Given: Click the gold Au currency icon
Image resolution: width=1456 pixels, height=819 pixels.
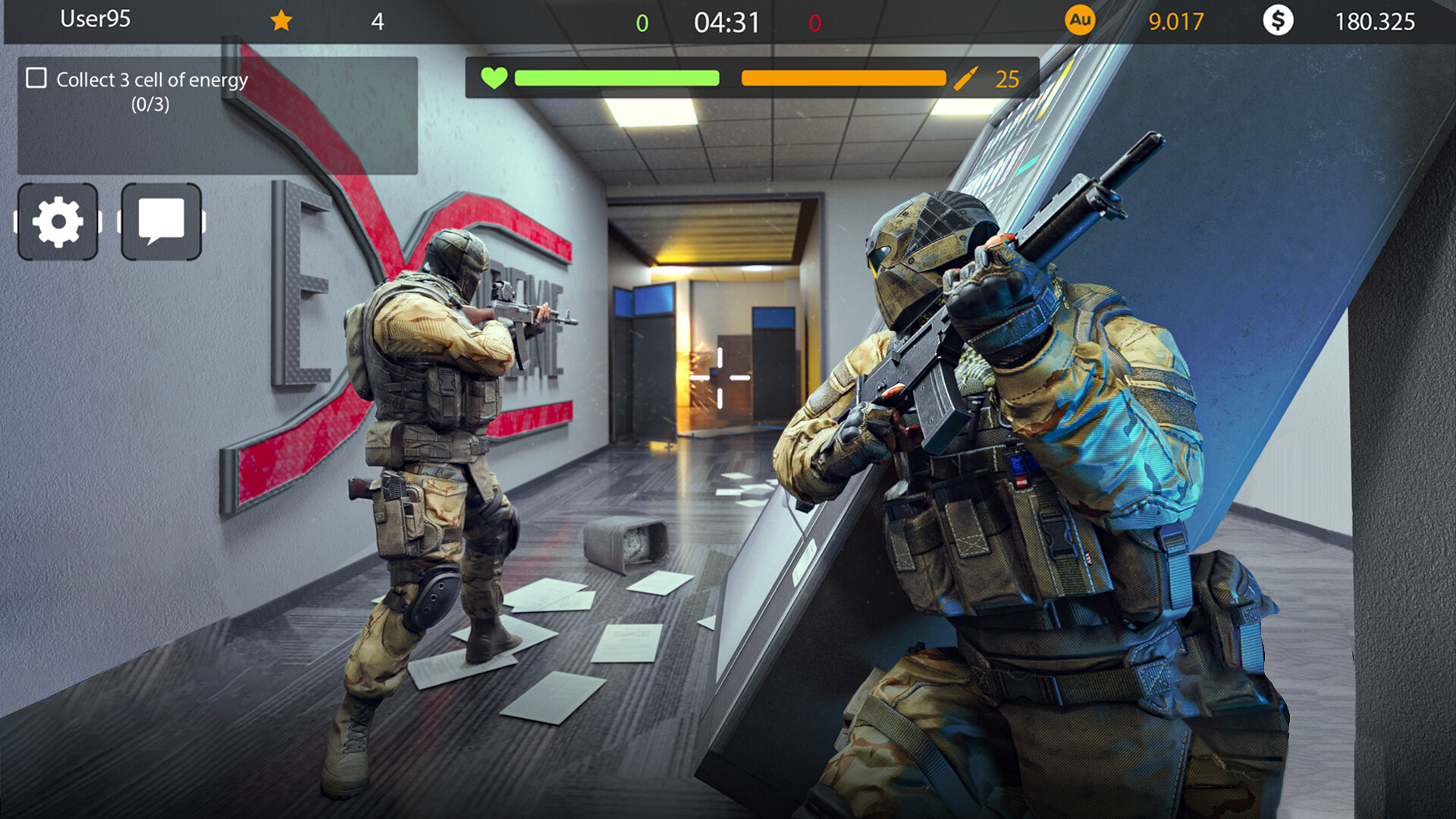Looking at the screenshot, I should click(x=1081, y=20).
